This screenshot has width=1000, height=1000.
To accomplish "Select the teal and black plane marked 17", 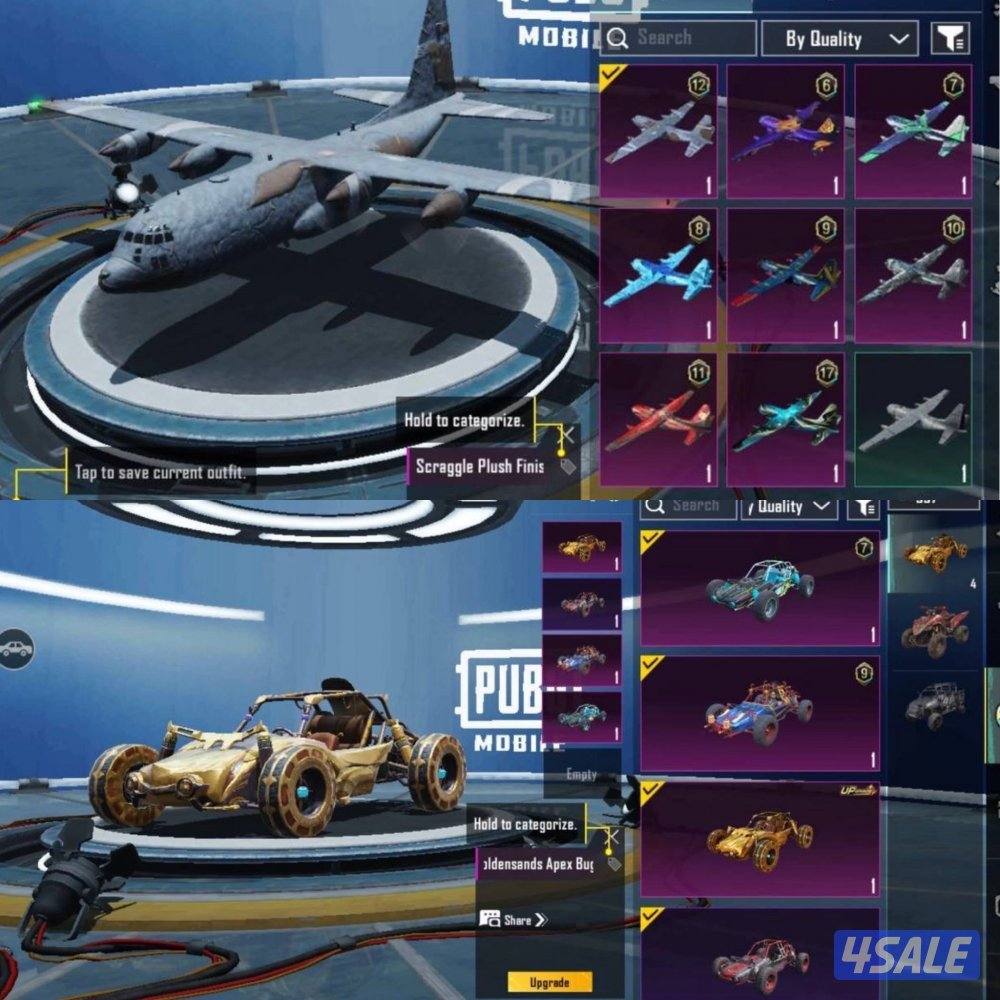I will click(785, 419).
